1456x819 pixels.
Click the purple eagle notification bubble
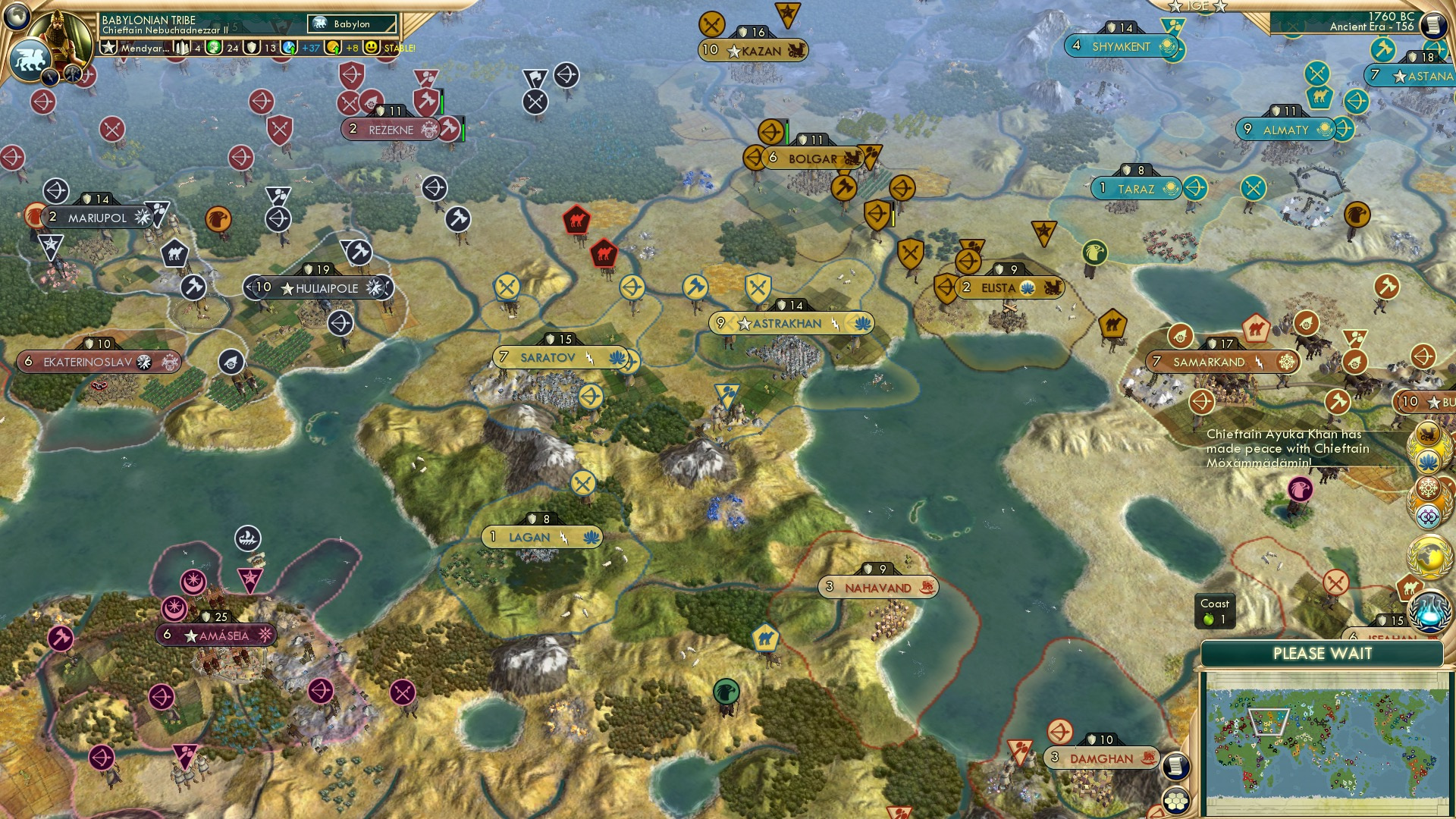[x=1299, y=489]
